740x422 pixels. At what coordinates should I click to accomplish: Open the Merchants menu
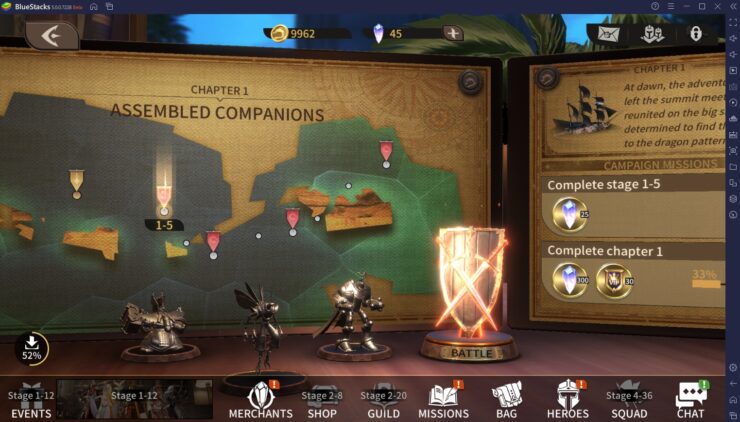click(x=260, y=400)
